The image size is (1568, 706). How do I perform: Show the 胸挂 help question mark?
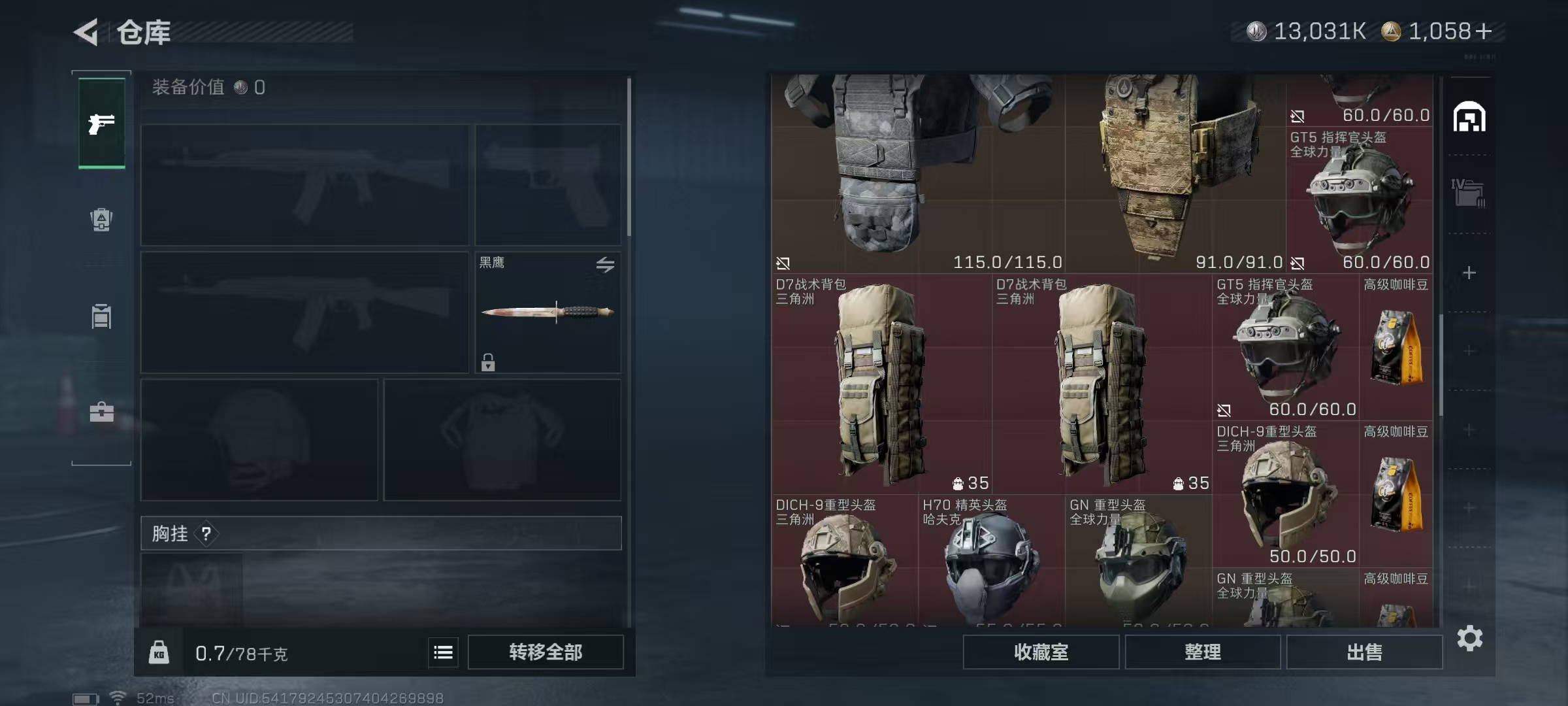click(x=206, y=534)
